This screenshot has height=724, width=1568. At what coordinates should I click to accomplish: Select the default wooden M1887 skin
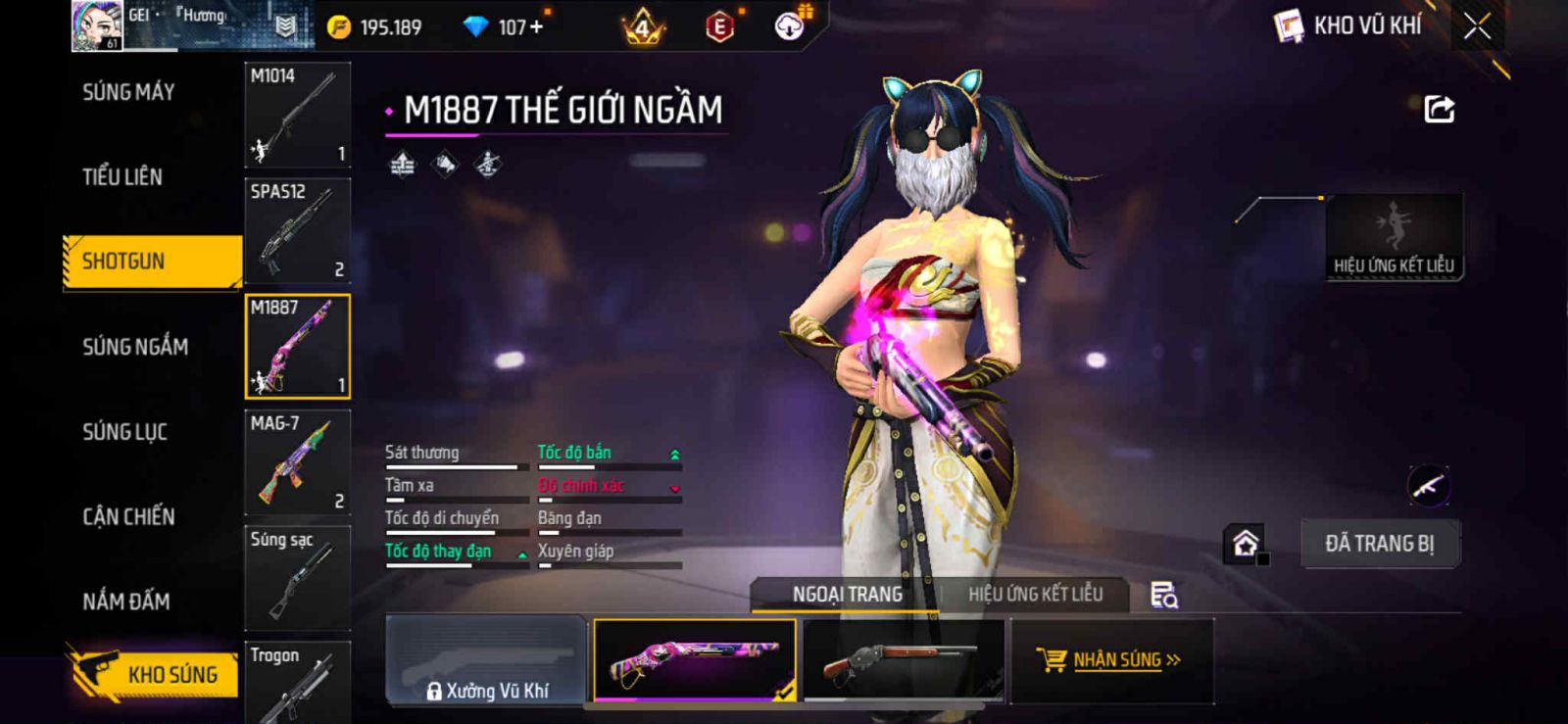pyautogui.click(x=903, y=660)
